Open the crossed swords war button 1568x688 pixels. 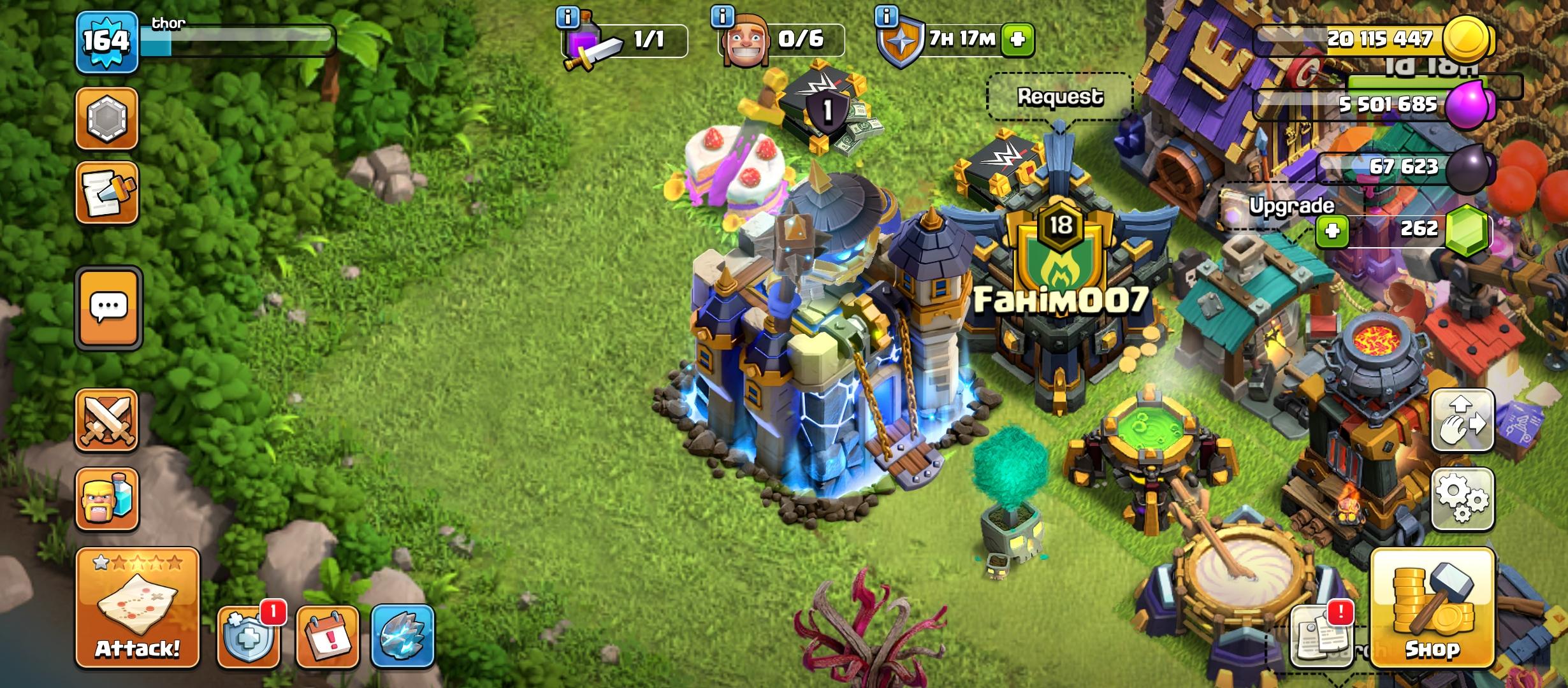[107, 420]
